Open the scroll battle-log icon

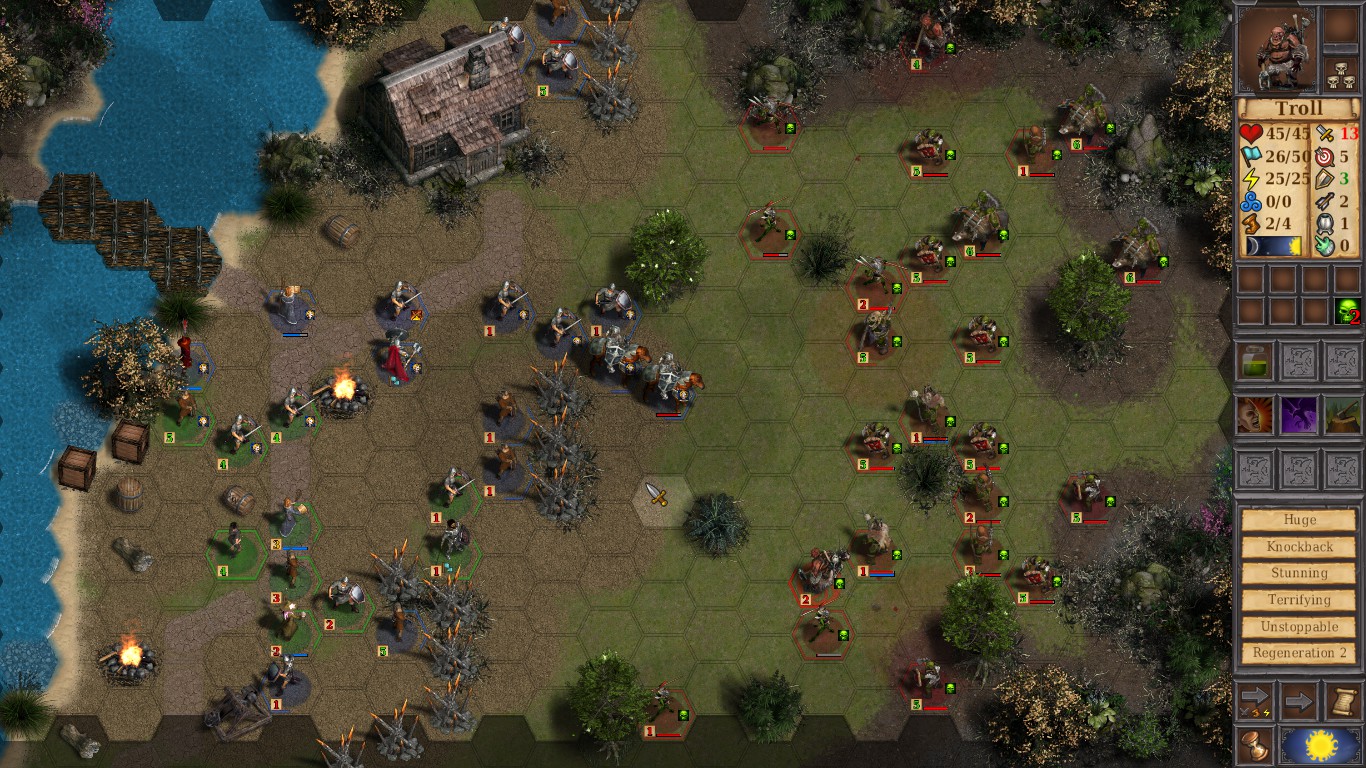pos(1344,700)
